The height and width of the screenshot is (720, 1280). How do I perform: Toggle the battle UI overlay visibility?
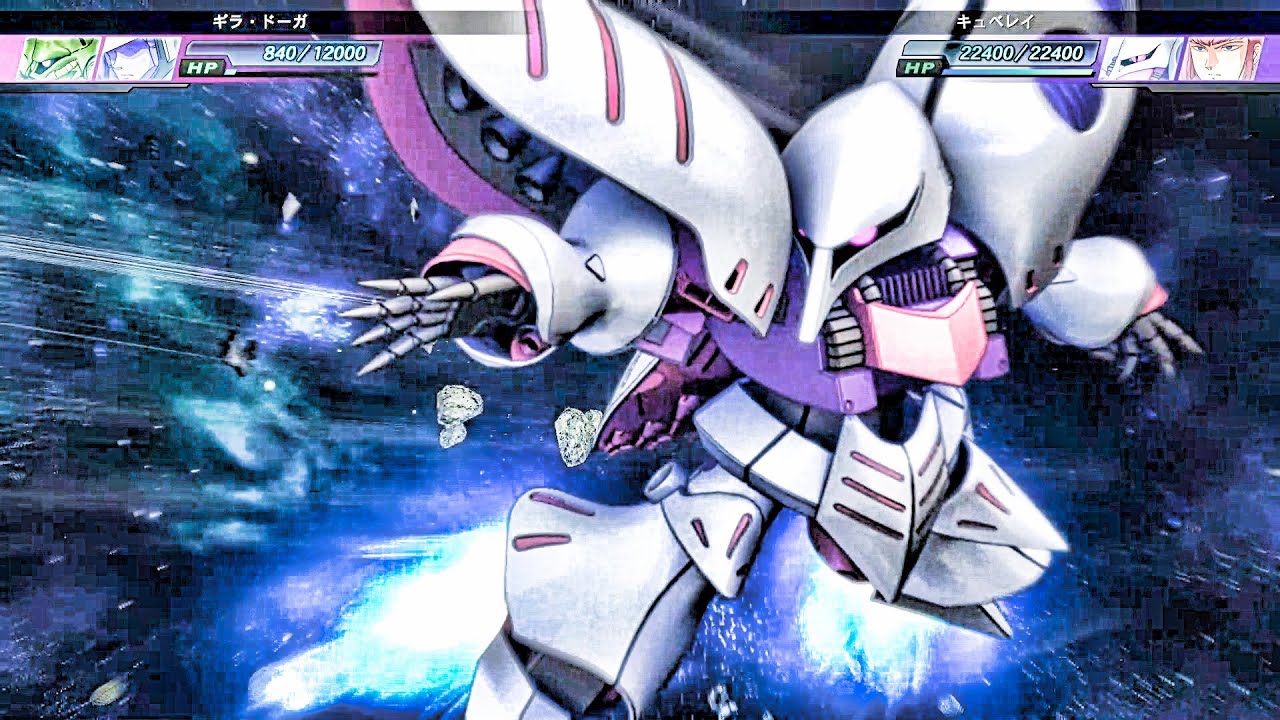point(640,20)
